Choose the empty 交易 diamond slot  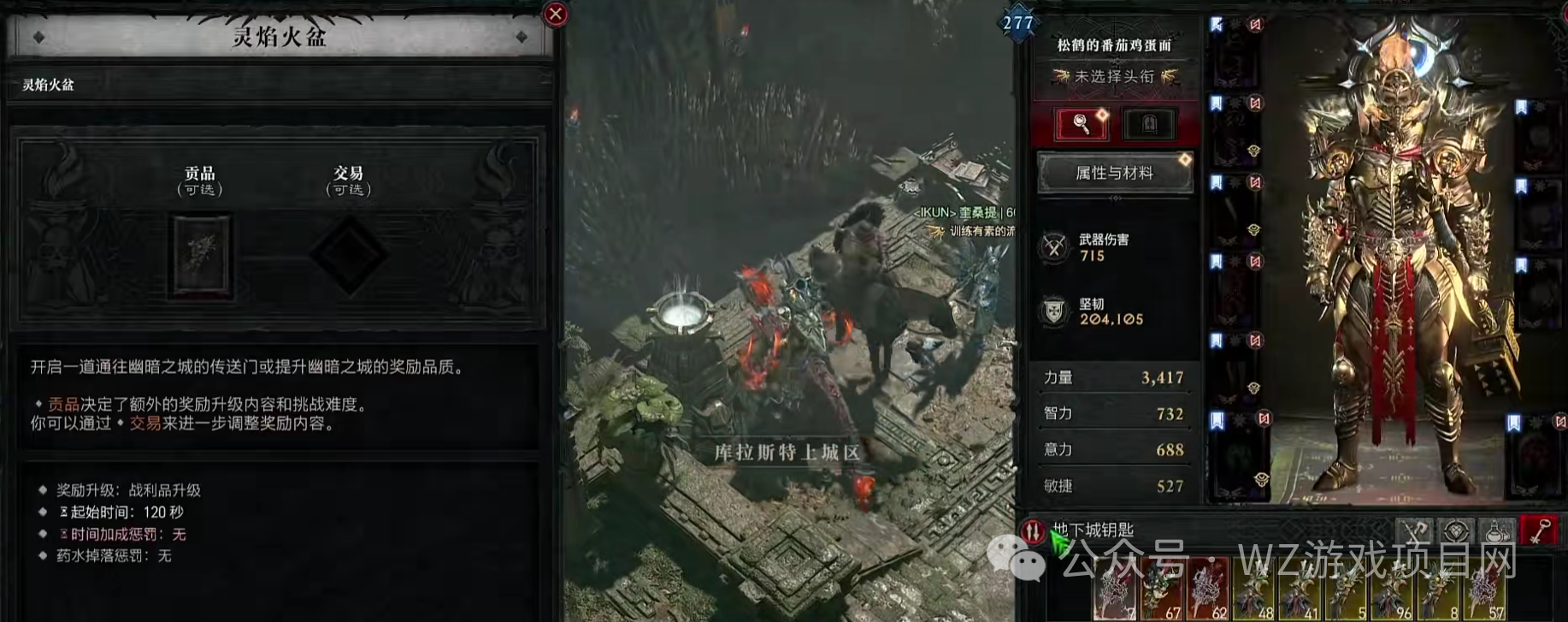click(349, 254)
